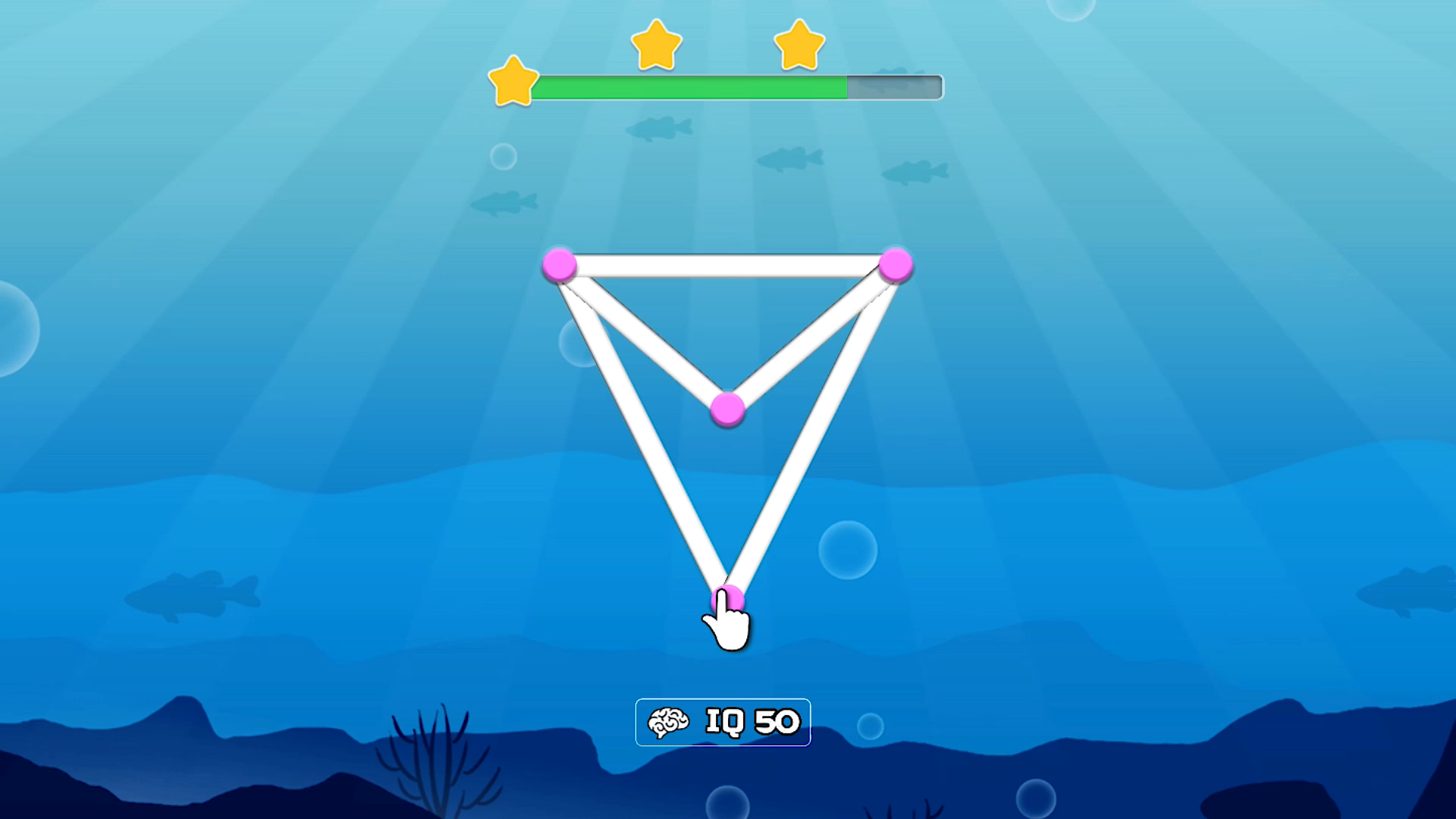Select the leftmost star on the progress bar
Image resolution: width=1456 pixels, height=819 pixels.
pos(513,81)
